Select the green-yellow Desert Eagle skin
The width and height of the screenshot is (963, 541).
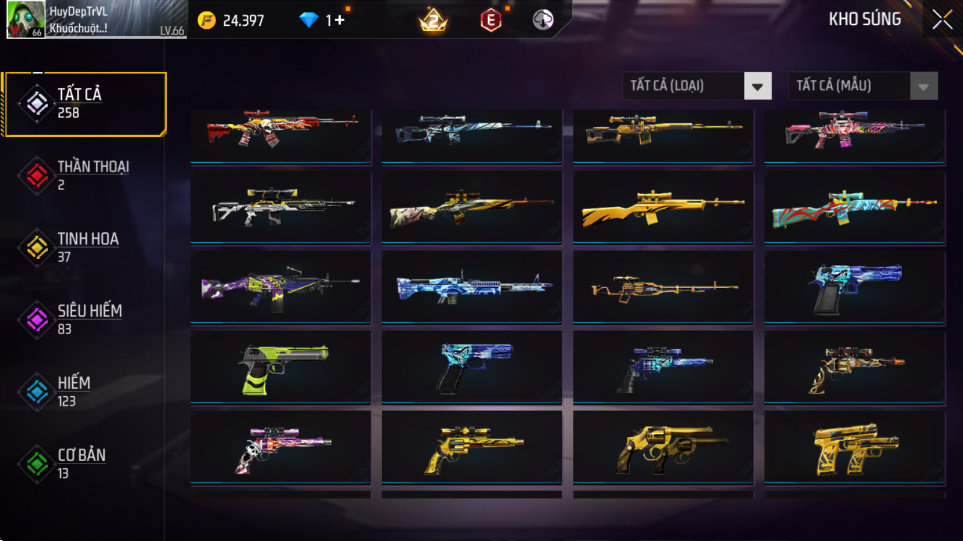[281, 366]
